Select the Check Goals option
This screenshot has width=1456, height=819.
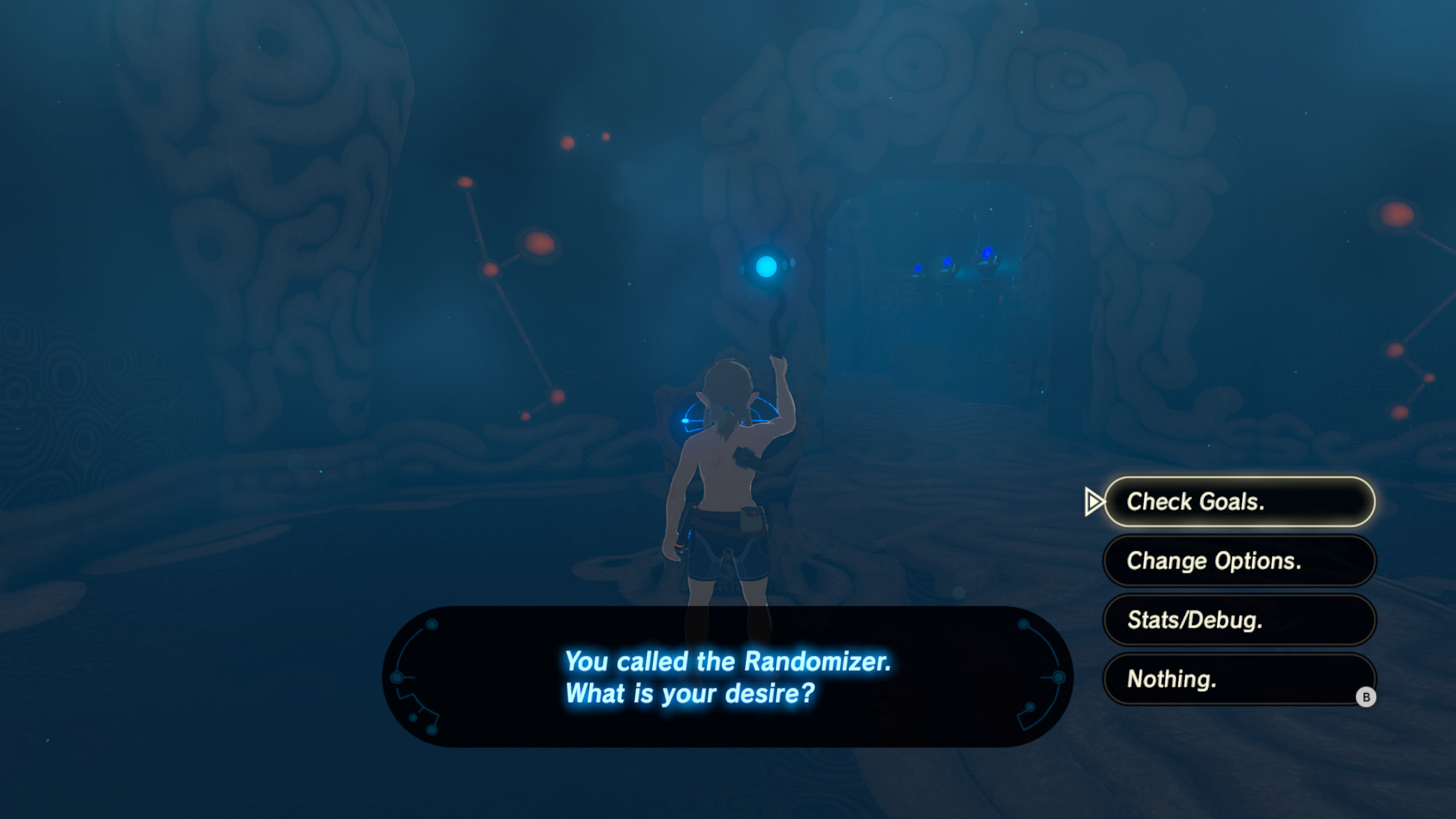tap(1239, 501)
